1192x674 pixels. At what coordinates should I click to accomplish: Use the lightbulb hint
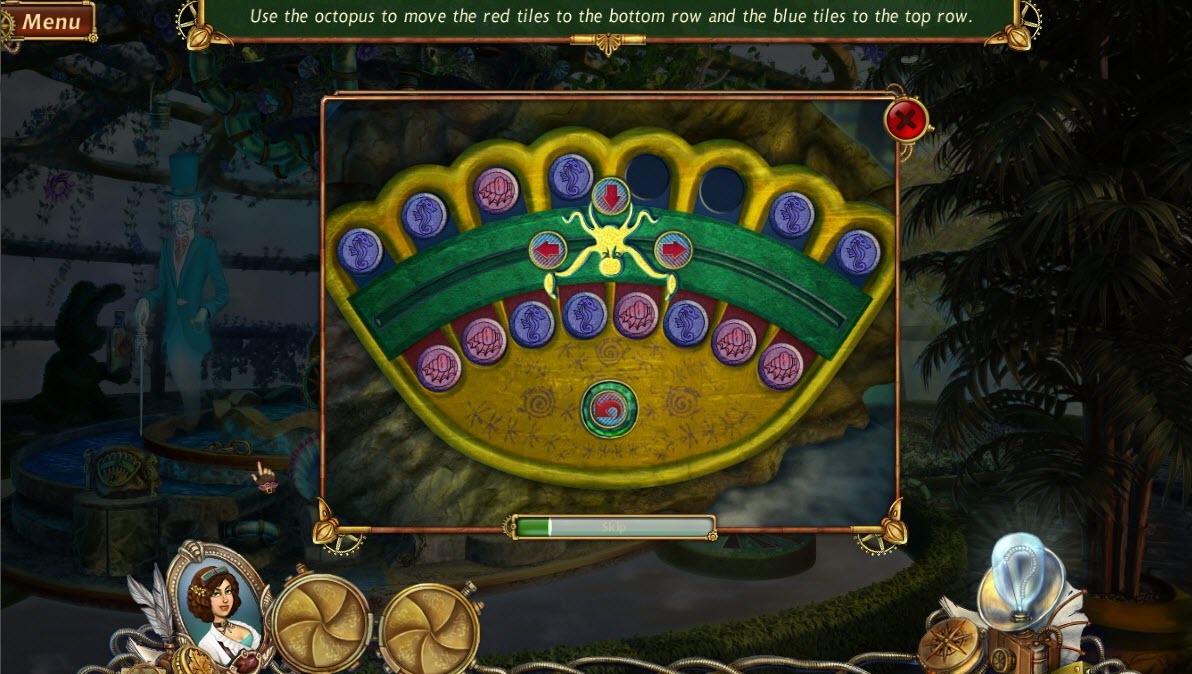(1021, 578)
